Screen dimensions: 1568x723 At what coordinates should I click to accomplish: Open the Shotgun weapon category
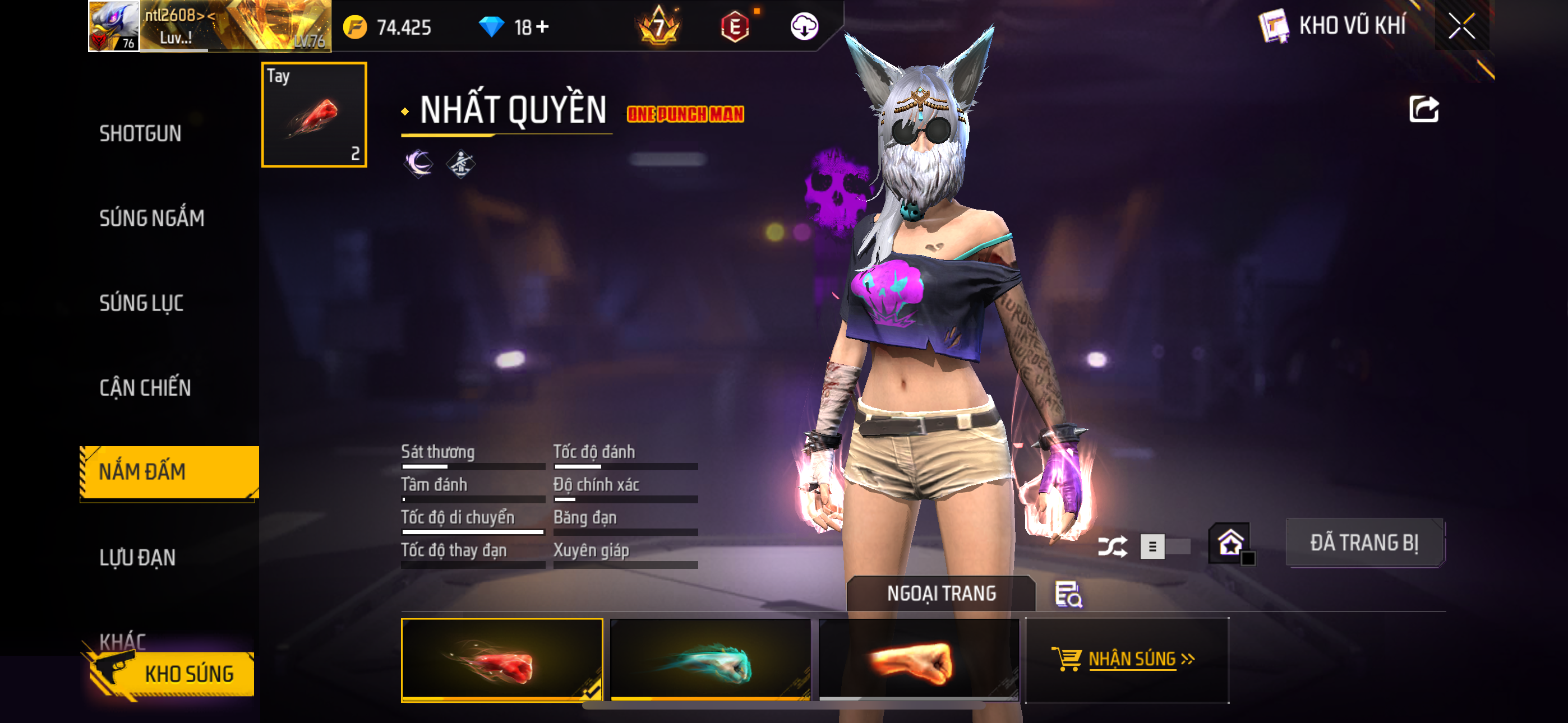[140, 133]
